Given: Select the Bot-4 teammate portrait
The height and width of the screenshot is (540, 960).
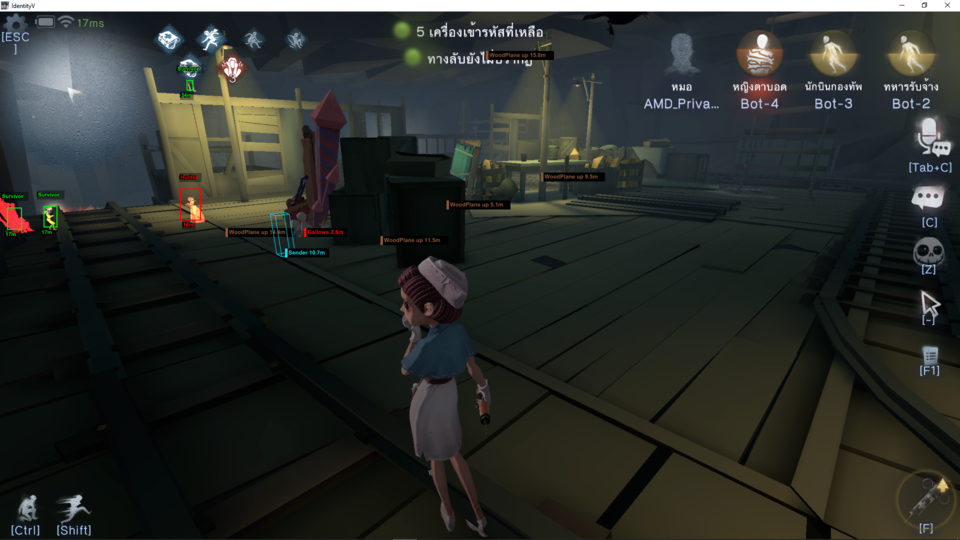Looking at the screenshot, I should pos(759,54).
